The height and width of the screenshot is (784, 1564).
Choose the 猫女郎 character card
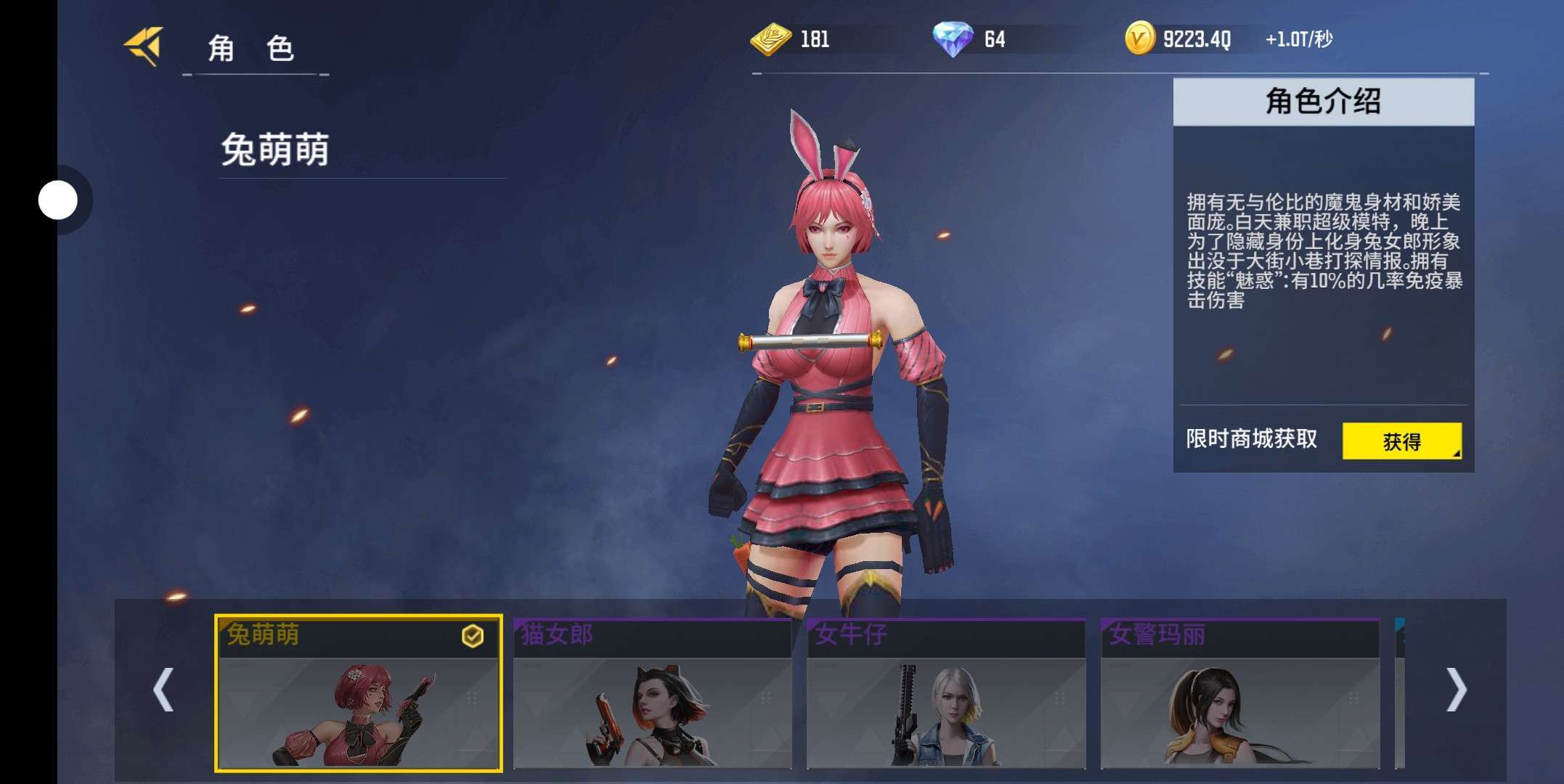pyautogui.click(x=652, y=693)
